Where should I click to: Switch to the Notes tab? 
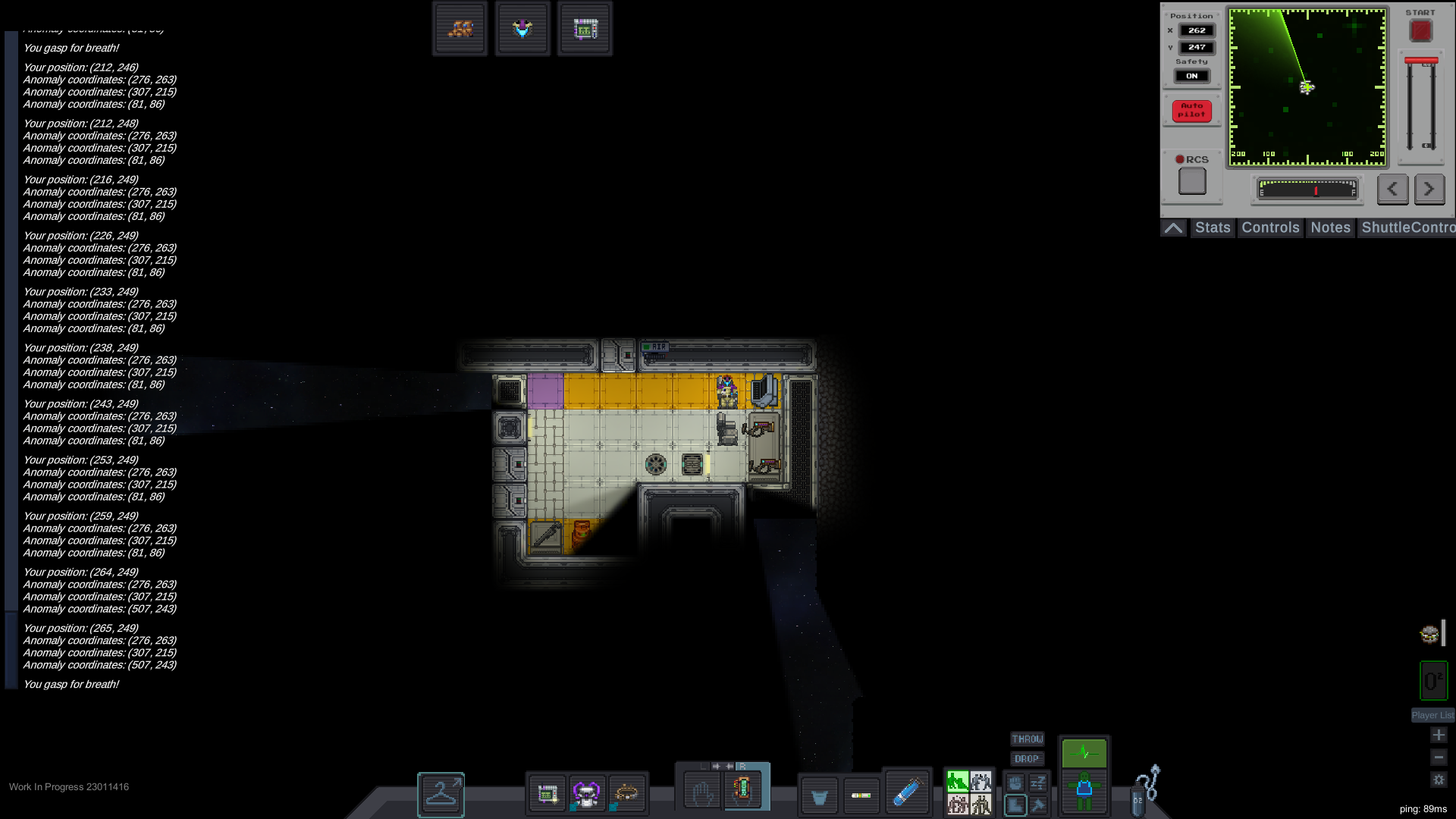tap(1330, 227)
